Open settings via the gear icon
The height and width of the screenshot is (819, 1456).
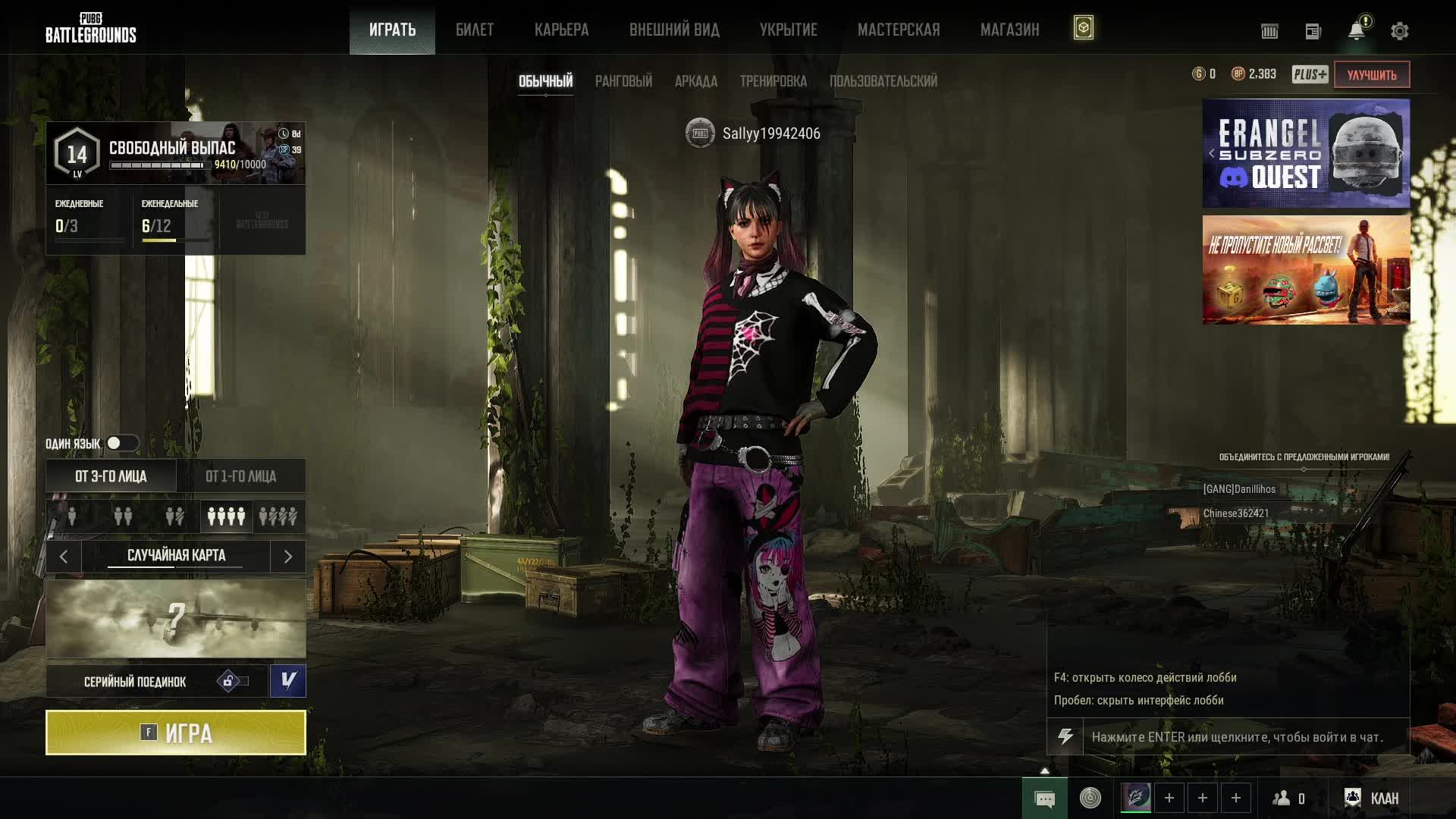point(1399,31)
